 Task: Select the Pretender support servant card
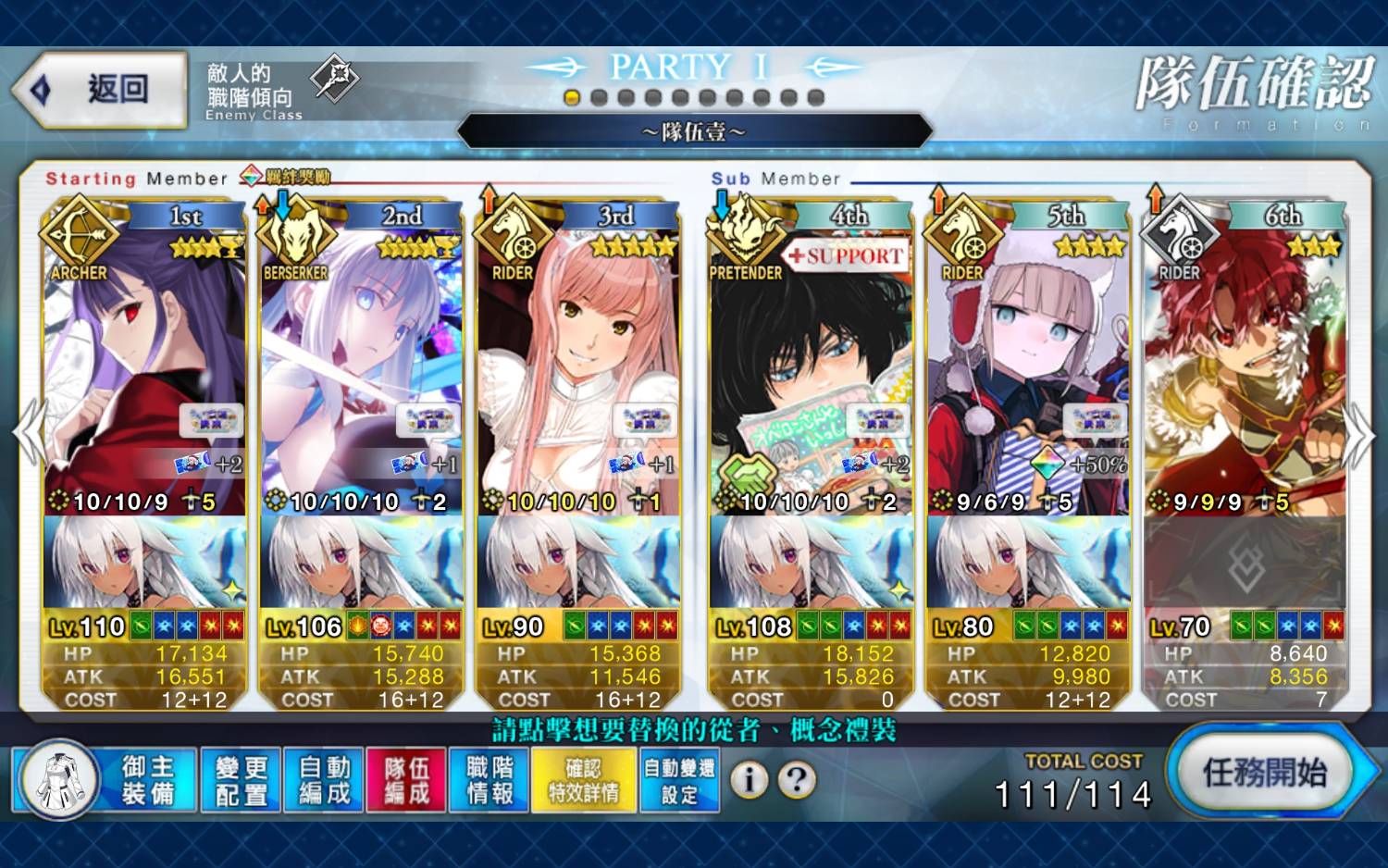point(812,370)
